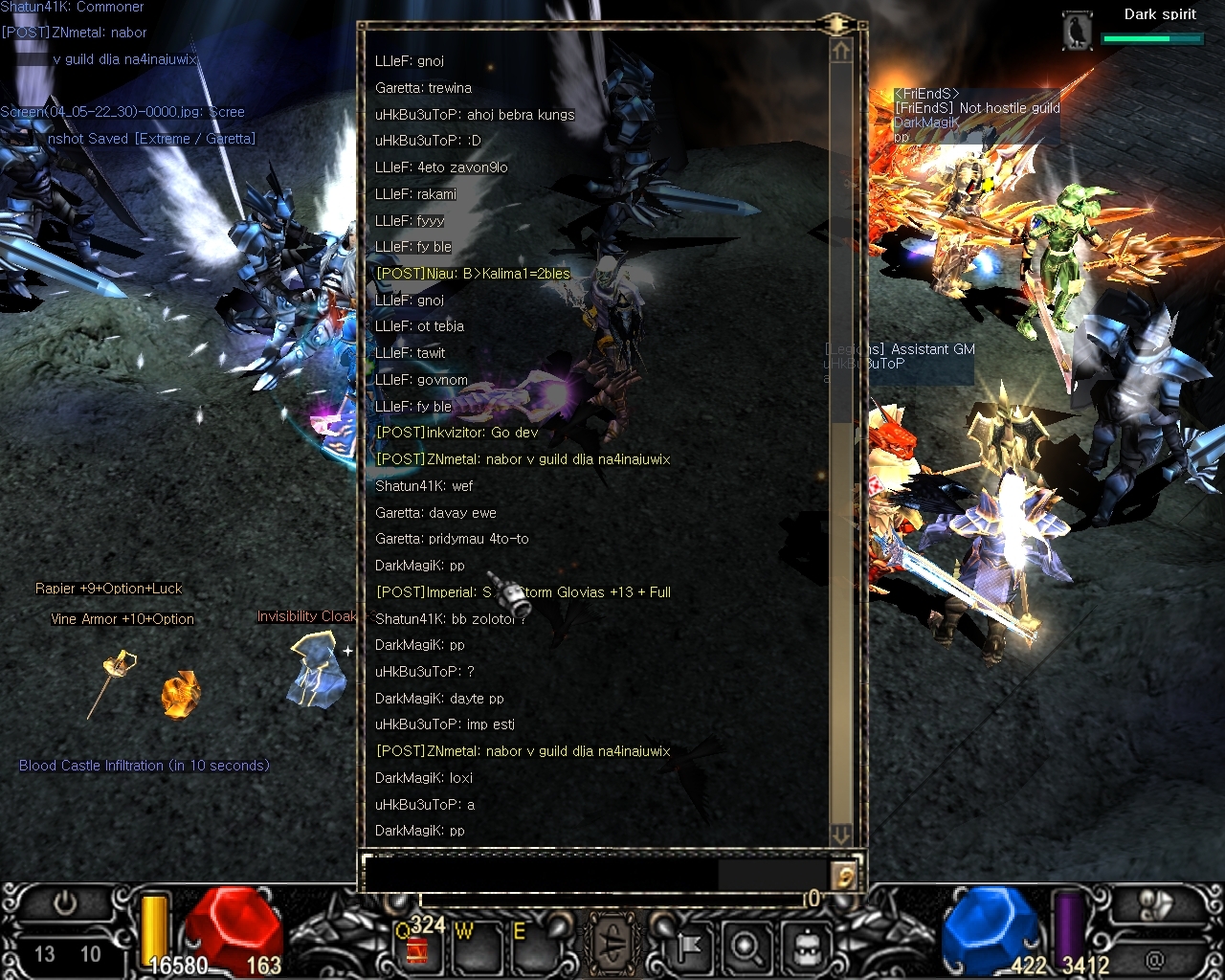Click the chat log scroll-down arrow
1225x980 pixels.
(841, 834)
